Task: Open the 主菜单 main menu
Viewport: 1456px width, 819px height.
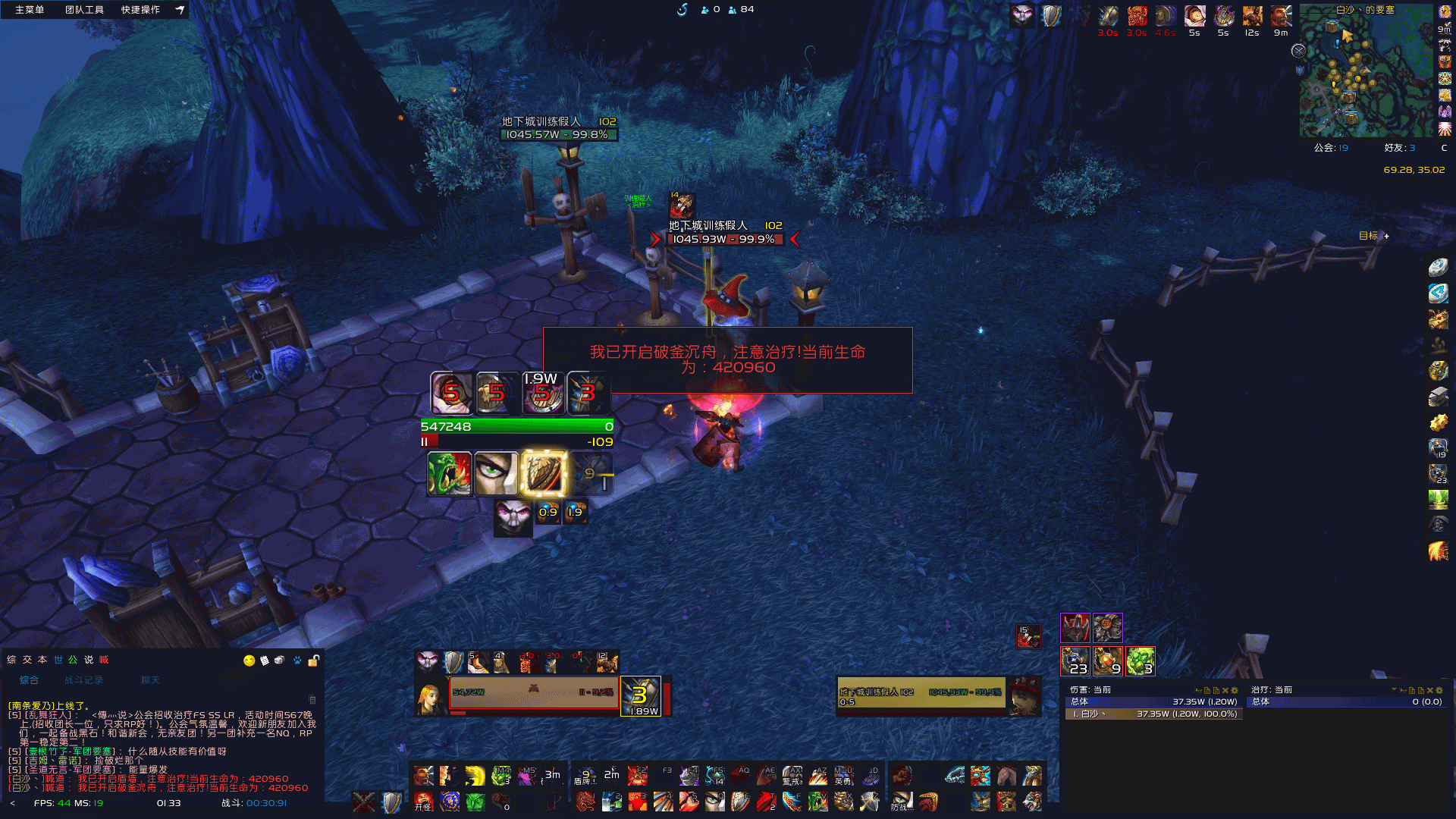Action: [30, 10]
